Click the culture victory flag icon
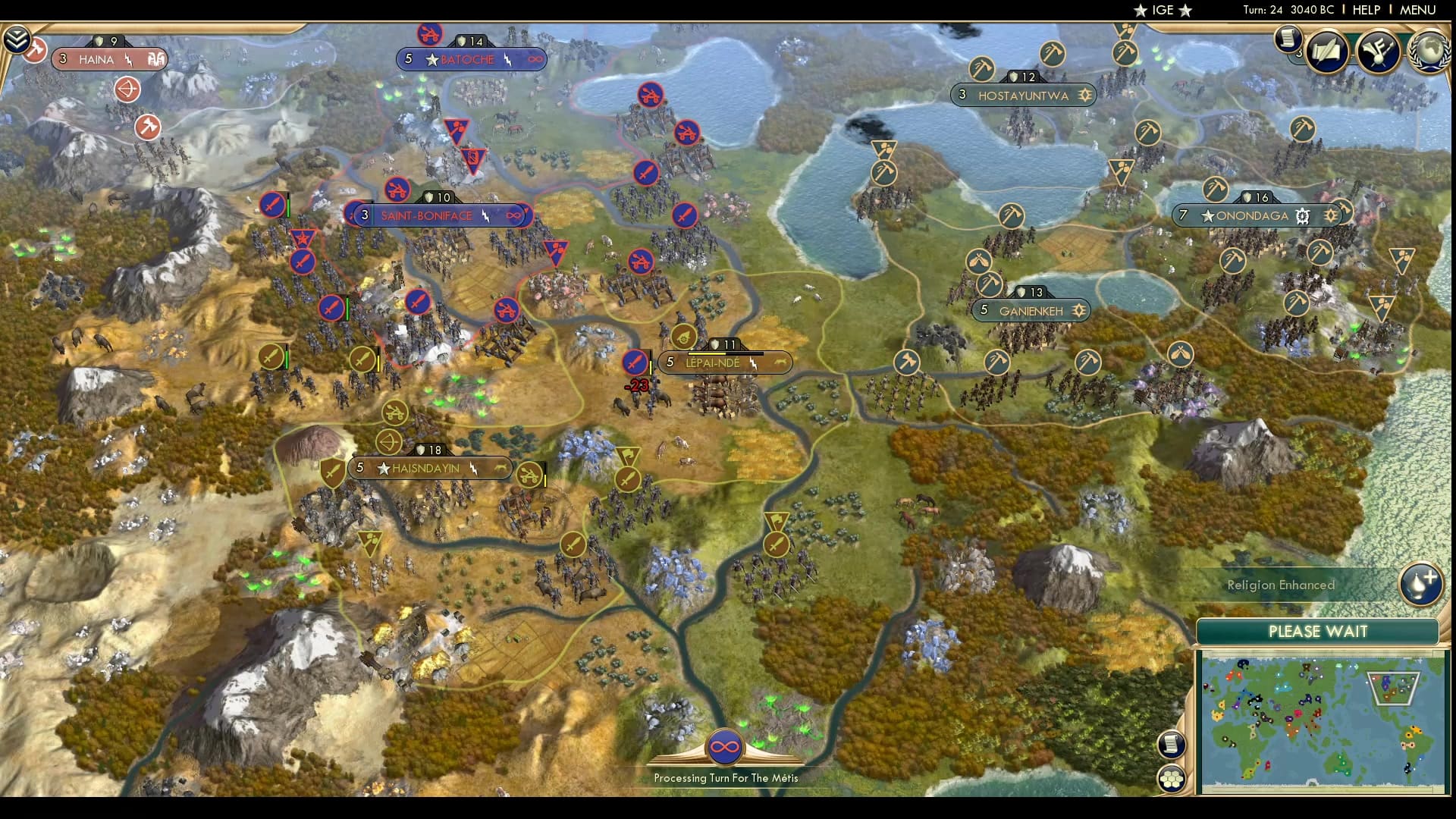Viewport: 1456px width, 819px height. point(1379,51)
